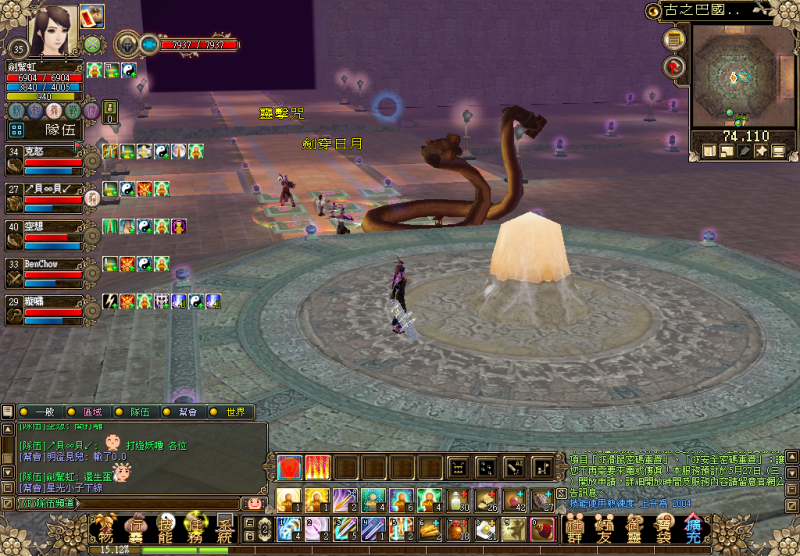Open the chat emoticon face picker
Image resolution: width=800 pixels, height=556 pixels.
(254, 503)
